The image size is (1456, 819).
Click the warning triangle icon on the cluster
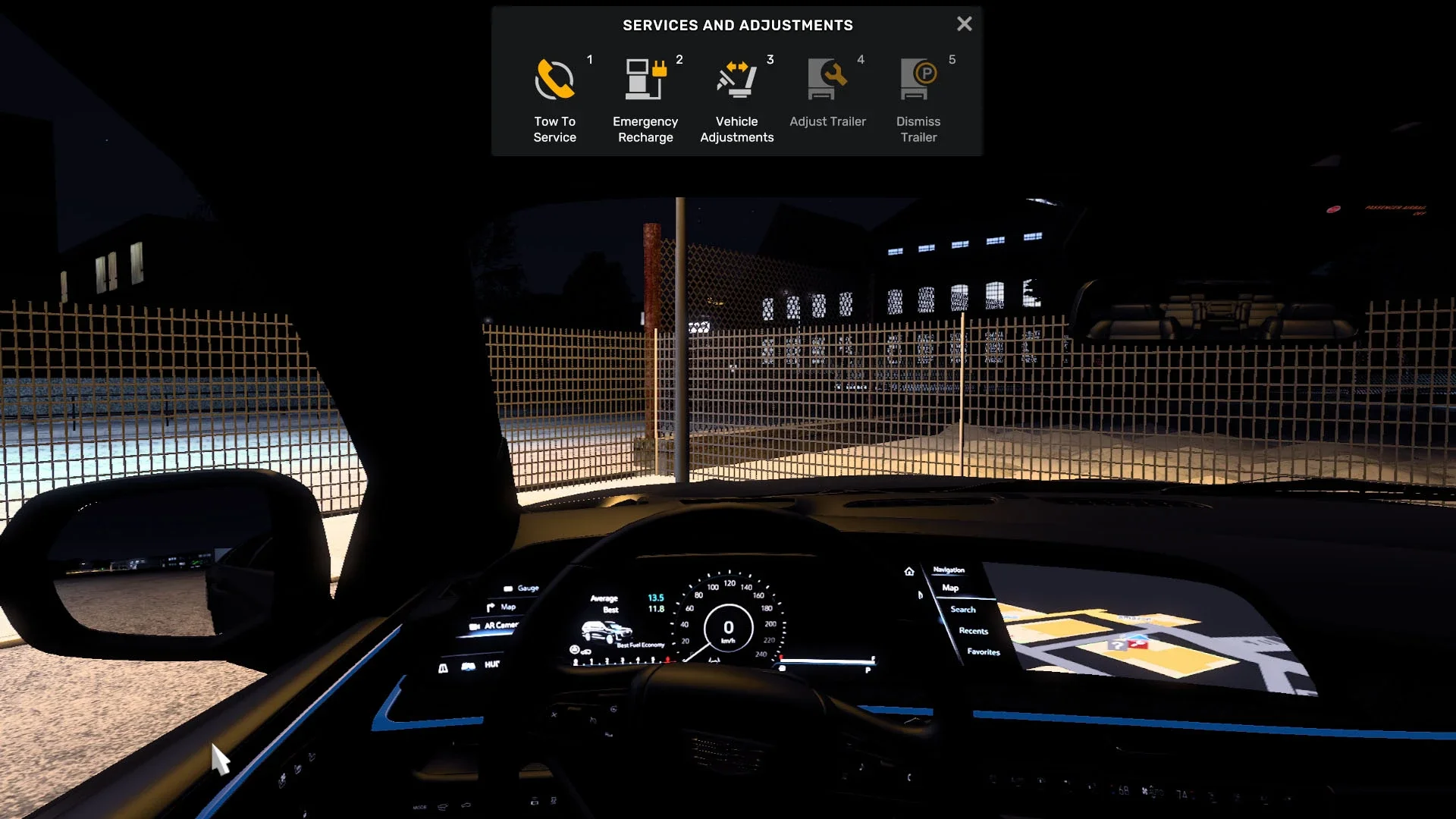[x=444, y=666]
